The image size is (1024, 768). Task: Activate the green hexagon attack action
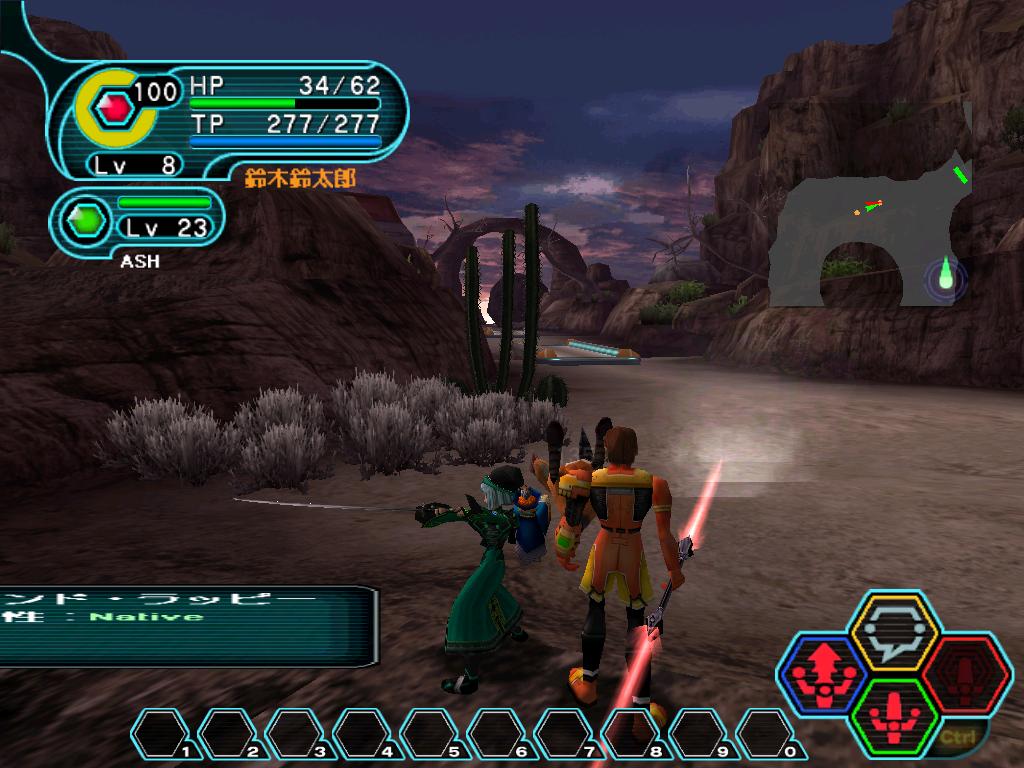point(892,716)
